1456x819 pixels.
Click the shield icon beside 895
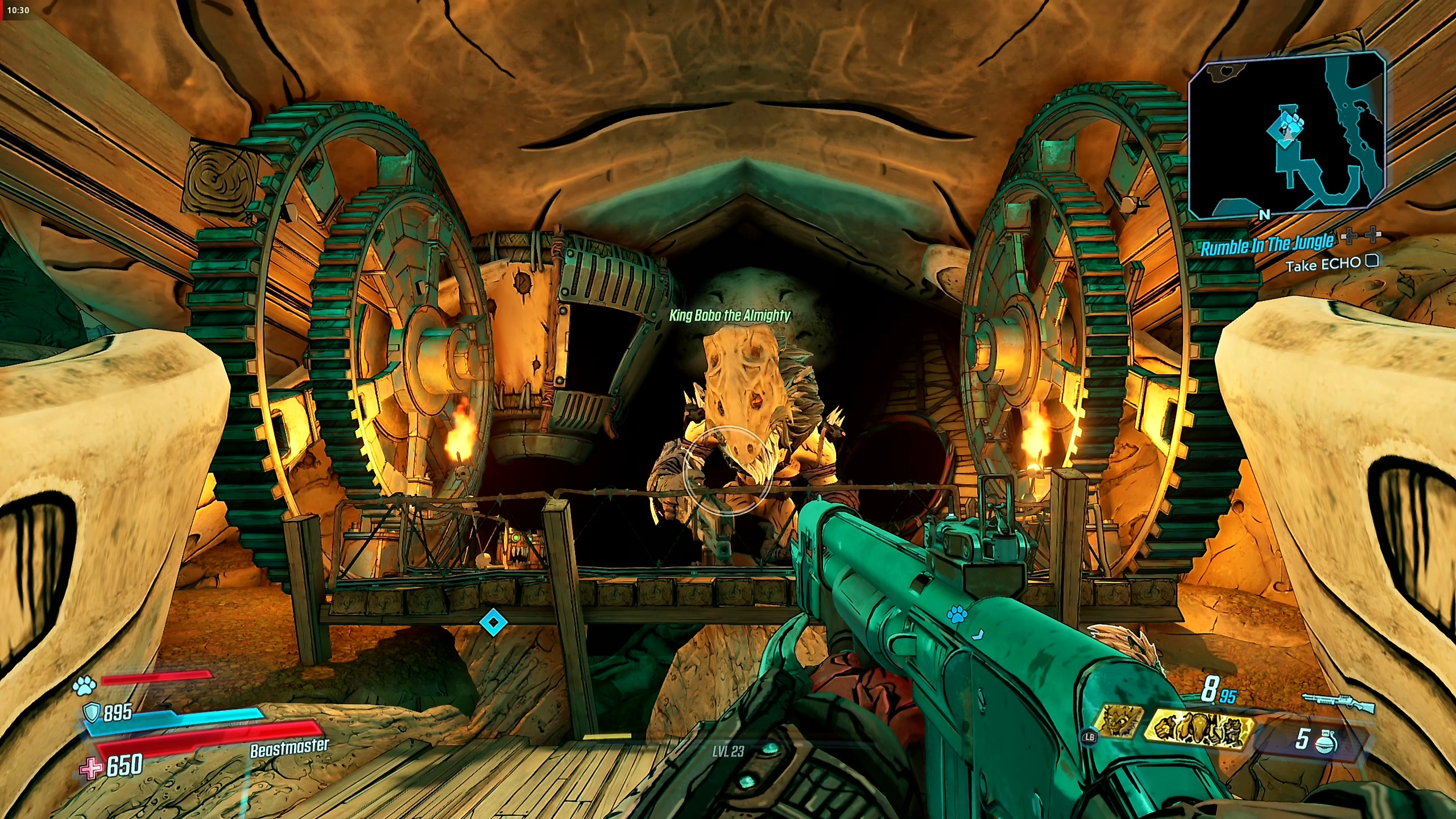tap(92, 712)
